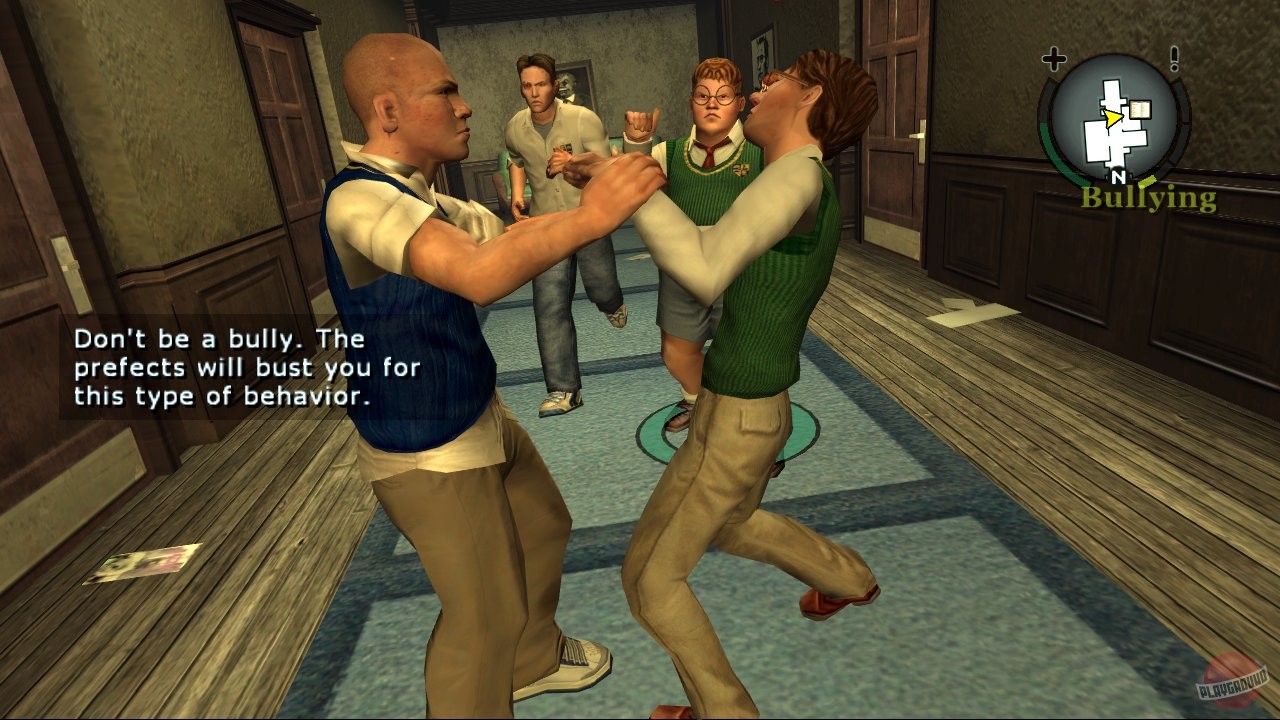Click the N compass marker on the minimap
Viewport: 1280px width, 720px height.
pos(1119,176)
